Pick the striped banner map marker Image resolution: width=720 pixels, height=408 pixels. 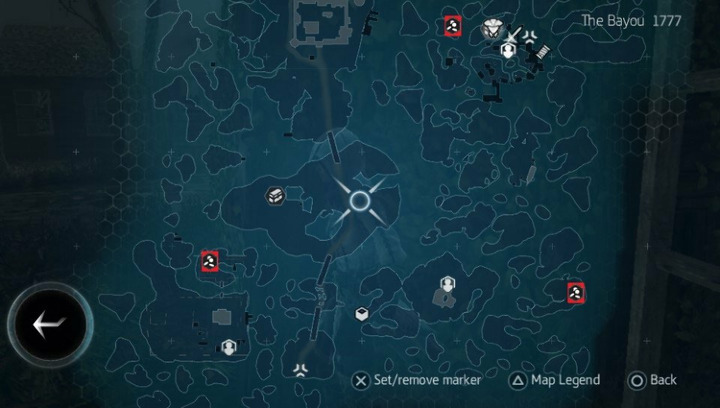point(541,48)
